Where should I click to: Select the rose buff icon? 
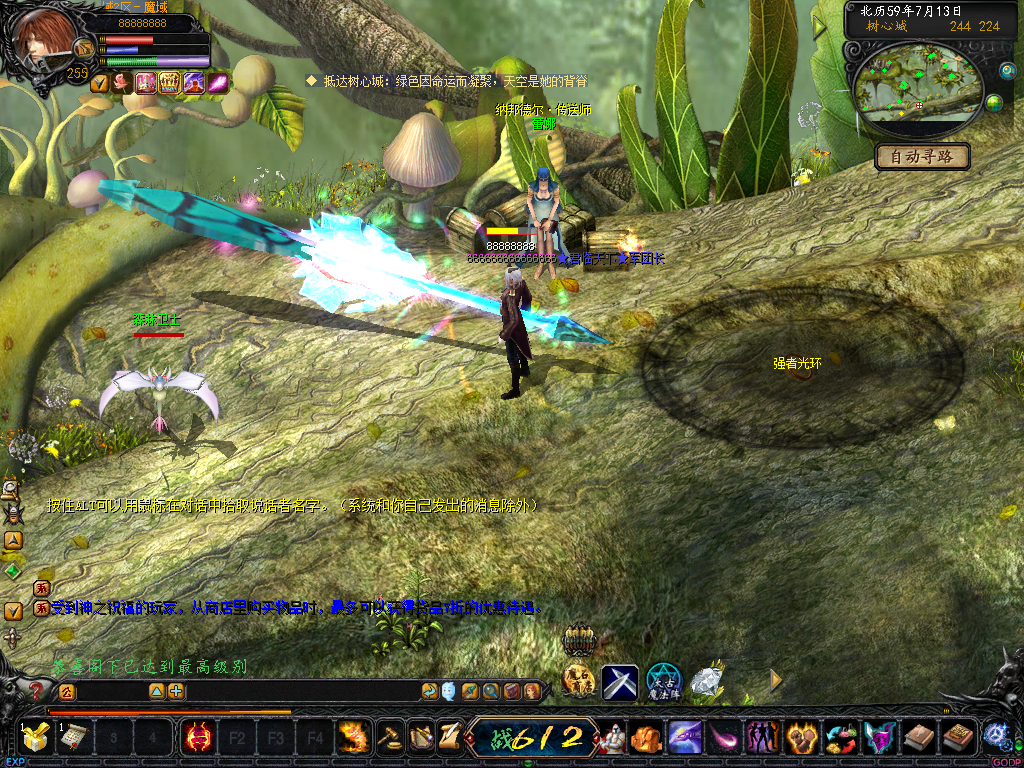pos(123,82)
